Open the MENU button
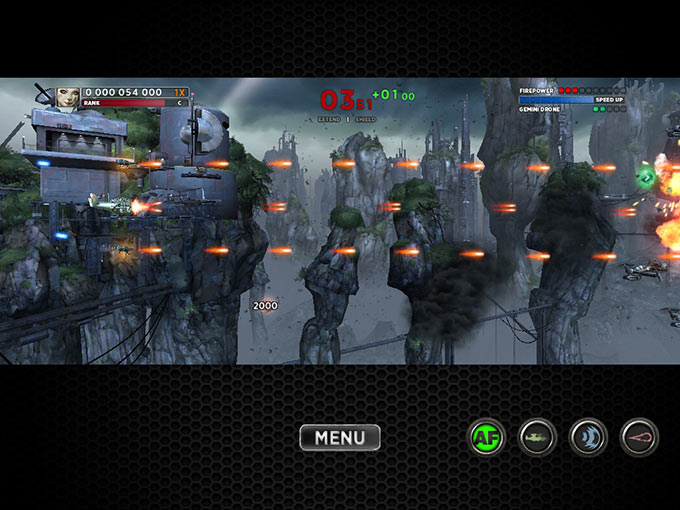This screenshot has height=510, width=680. click(340, 437)
